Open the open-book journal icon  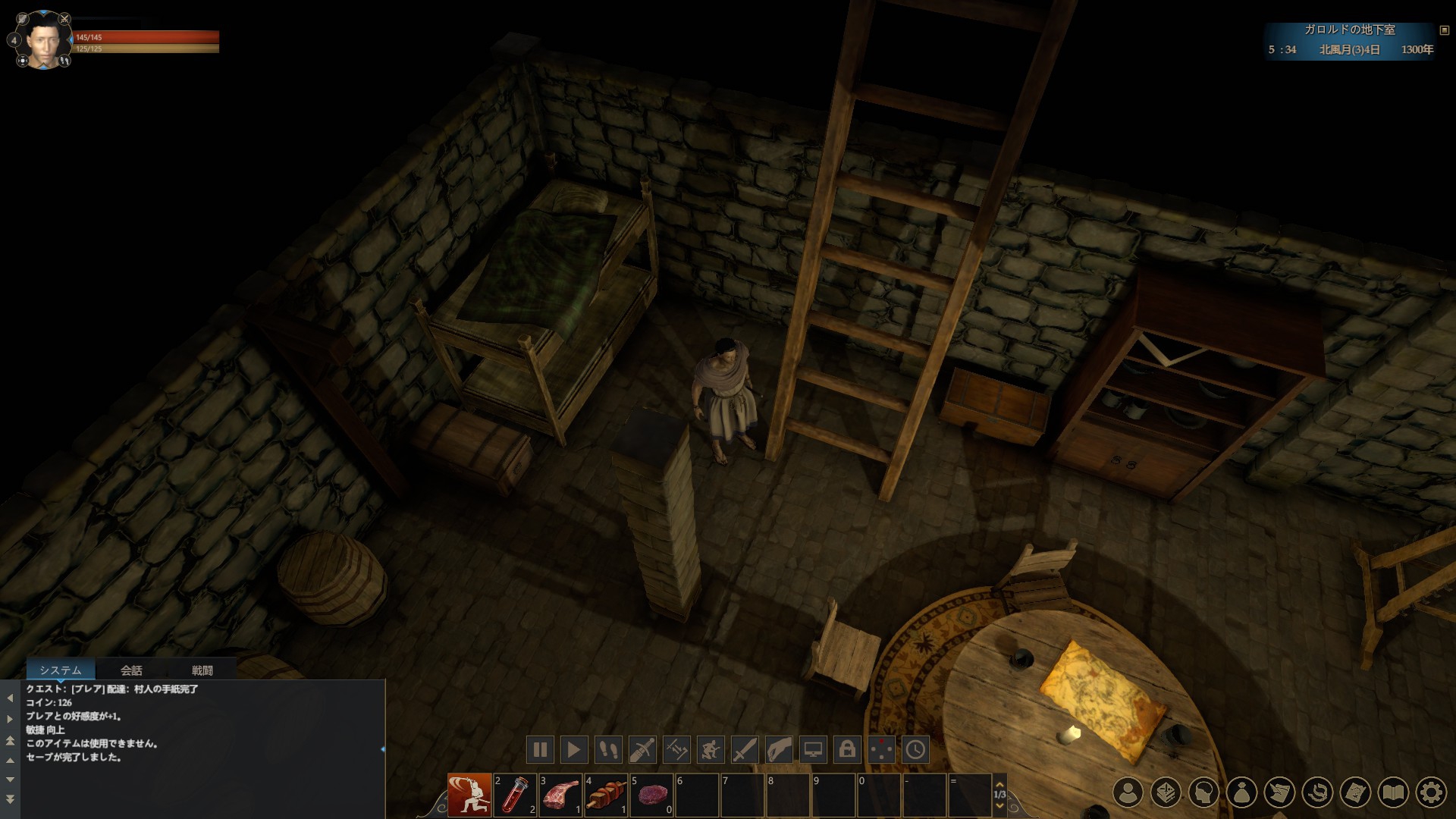coord(1394,792)
